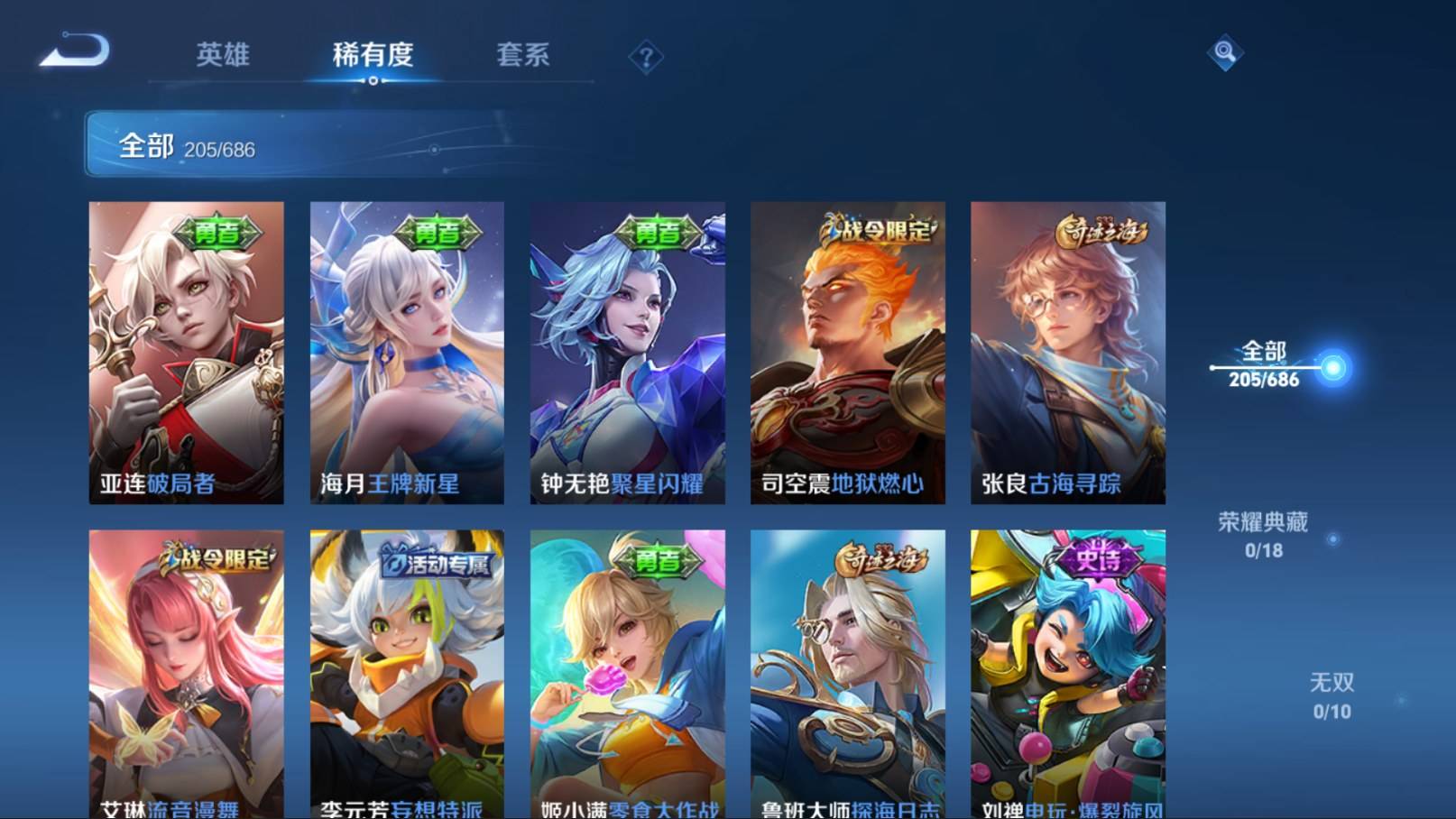Select the 艾琳 流音漫舞 skin card

click(186, 674)
